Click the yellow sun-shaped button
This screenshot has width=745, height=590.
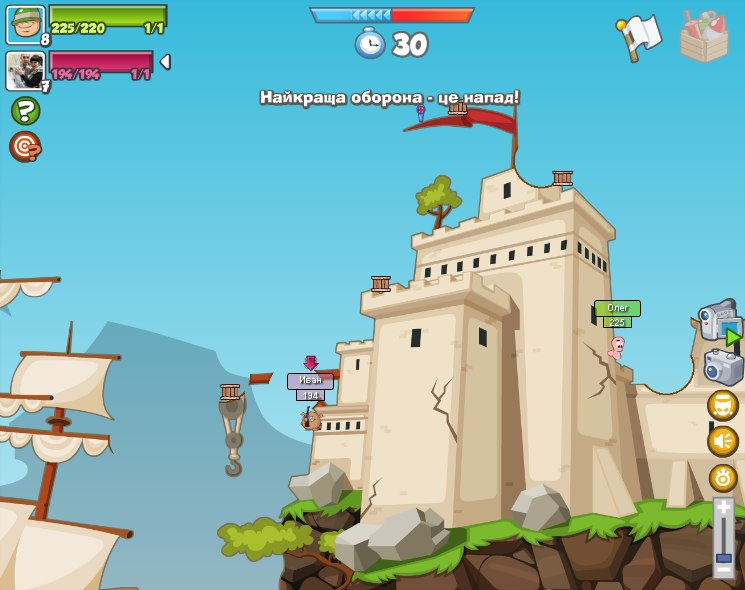(x=722, y=477)
